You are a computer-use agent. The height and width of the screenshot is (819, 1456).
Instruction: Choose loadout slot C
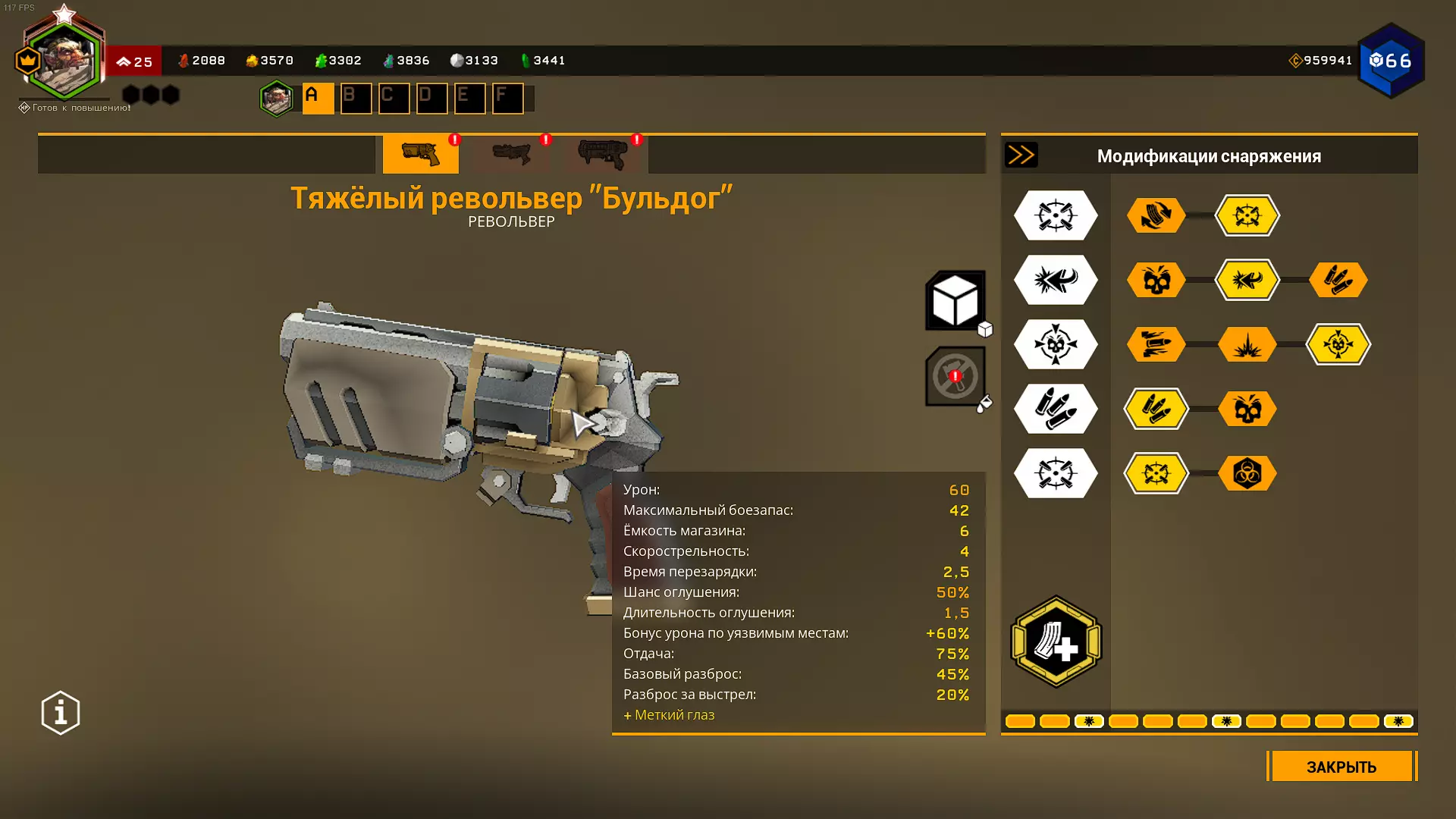(x=394, y=98)
